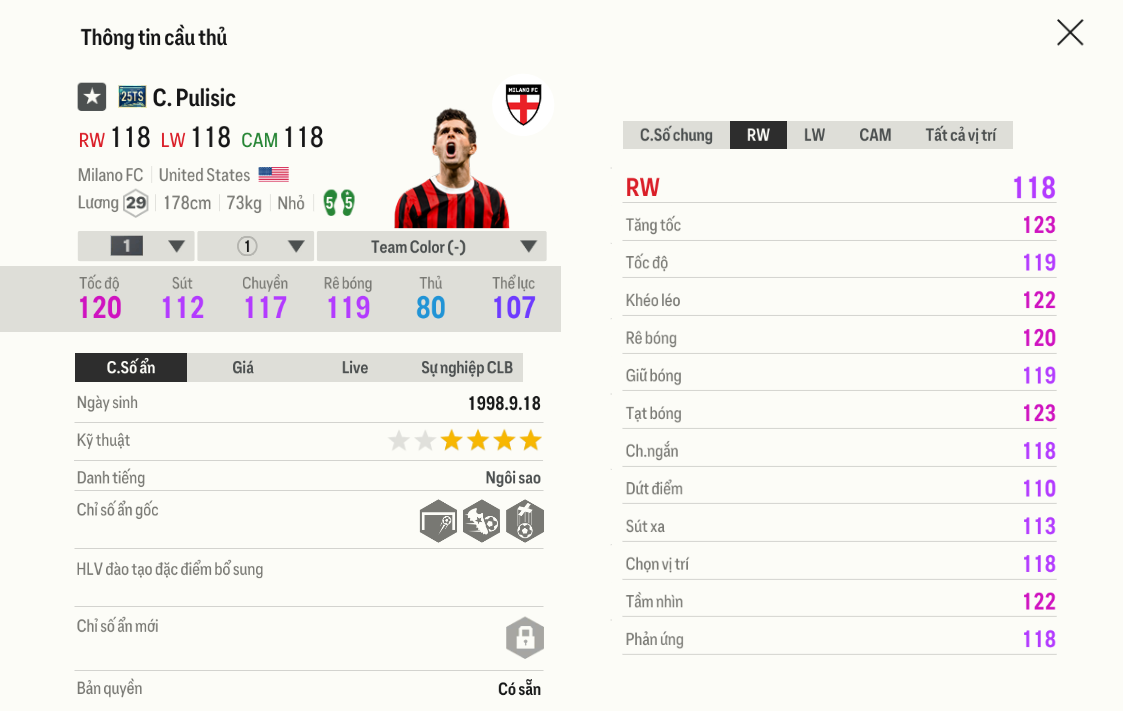Viewport: 1123px width, 711px height.
Task: Click the locked new hidden stat icon
Action: click(x=524, y=637)
